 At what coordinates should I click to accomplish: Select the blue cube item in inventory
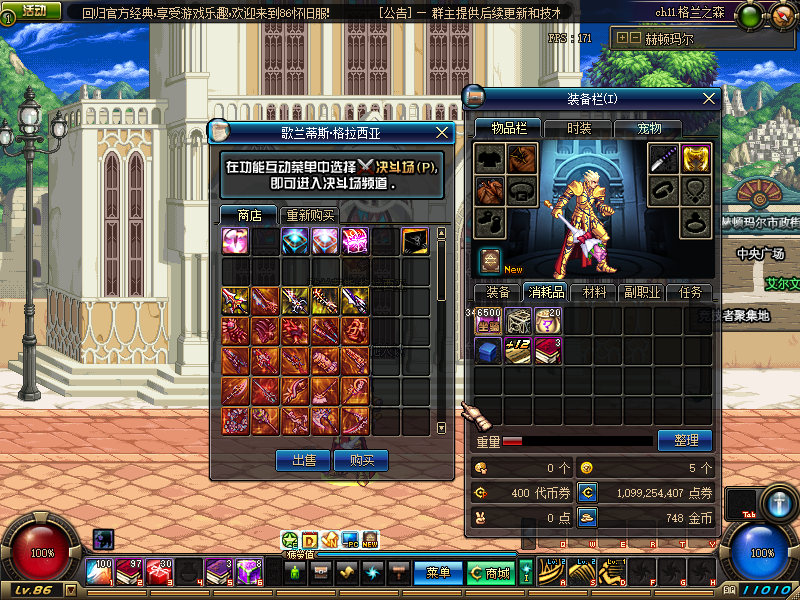488,351
